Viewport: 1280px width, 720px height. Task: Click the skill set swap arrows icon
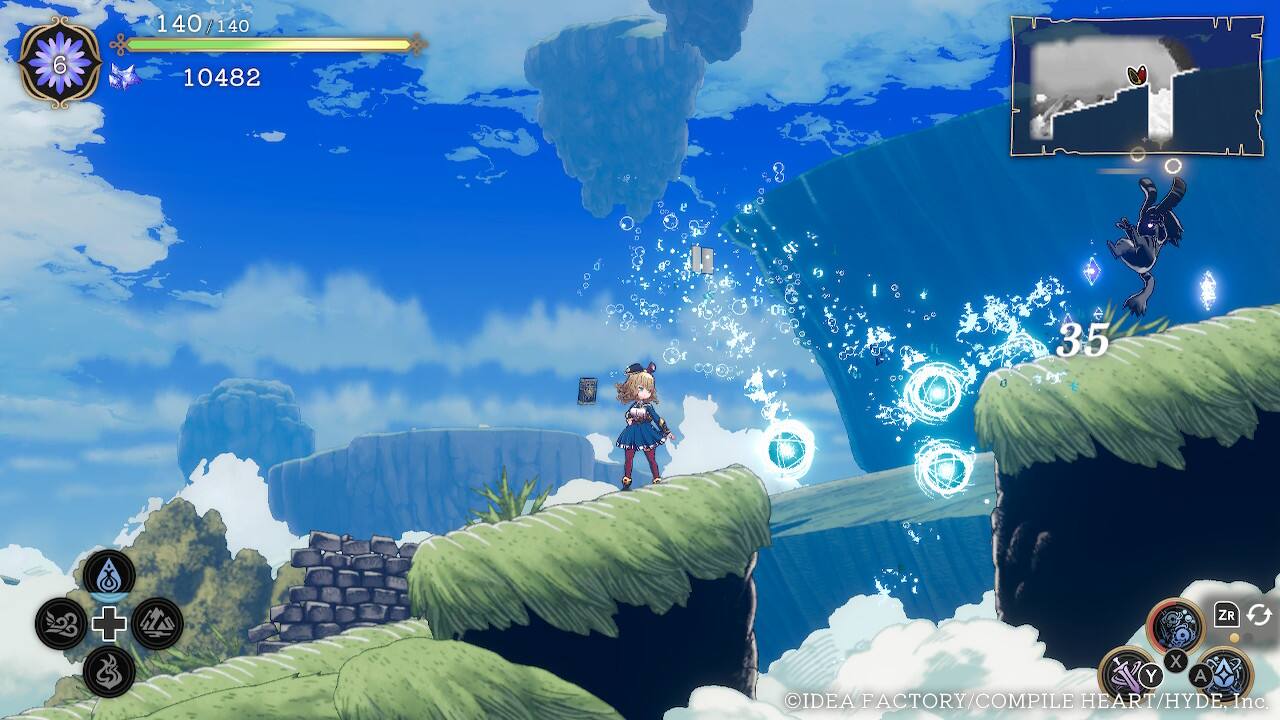click(1258, 614)
